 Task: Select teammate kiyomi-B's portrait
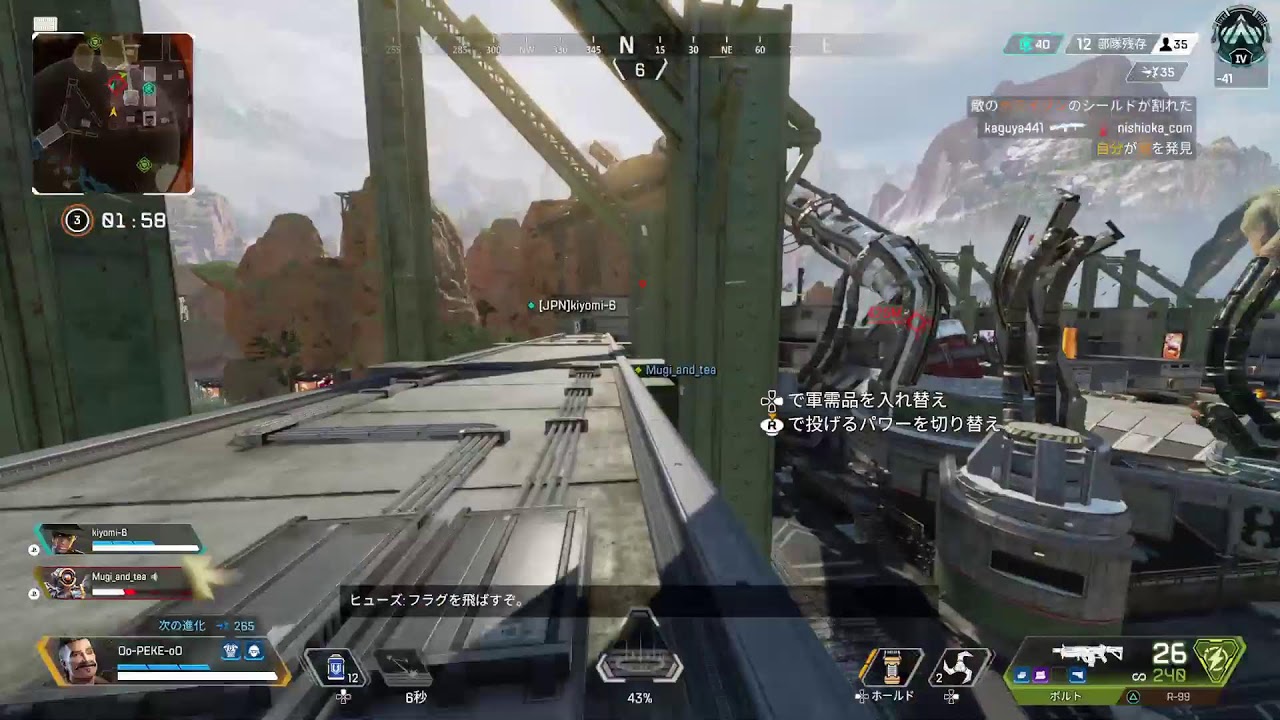[x=67, y=541]
